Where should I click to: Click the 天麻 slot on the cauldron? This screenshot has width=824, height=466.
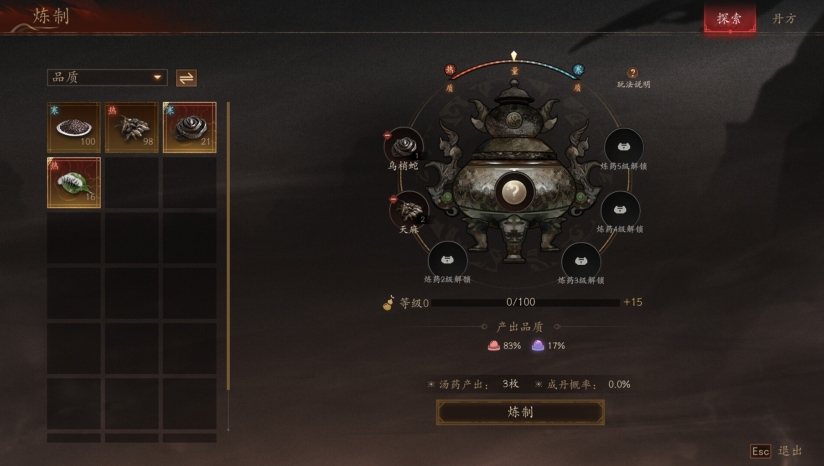pos(408,209)
